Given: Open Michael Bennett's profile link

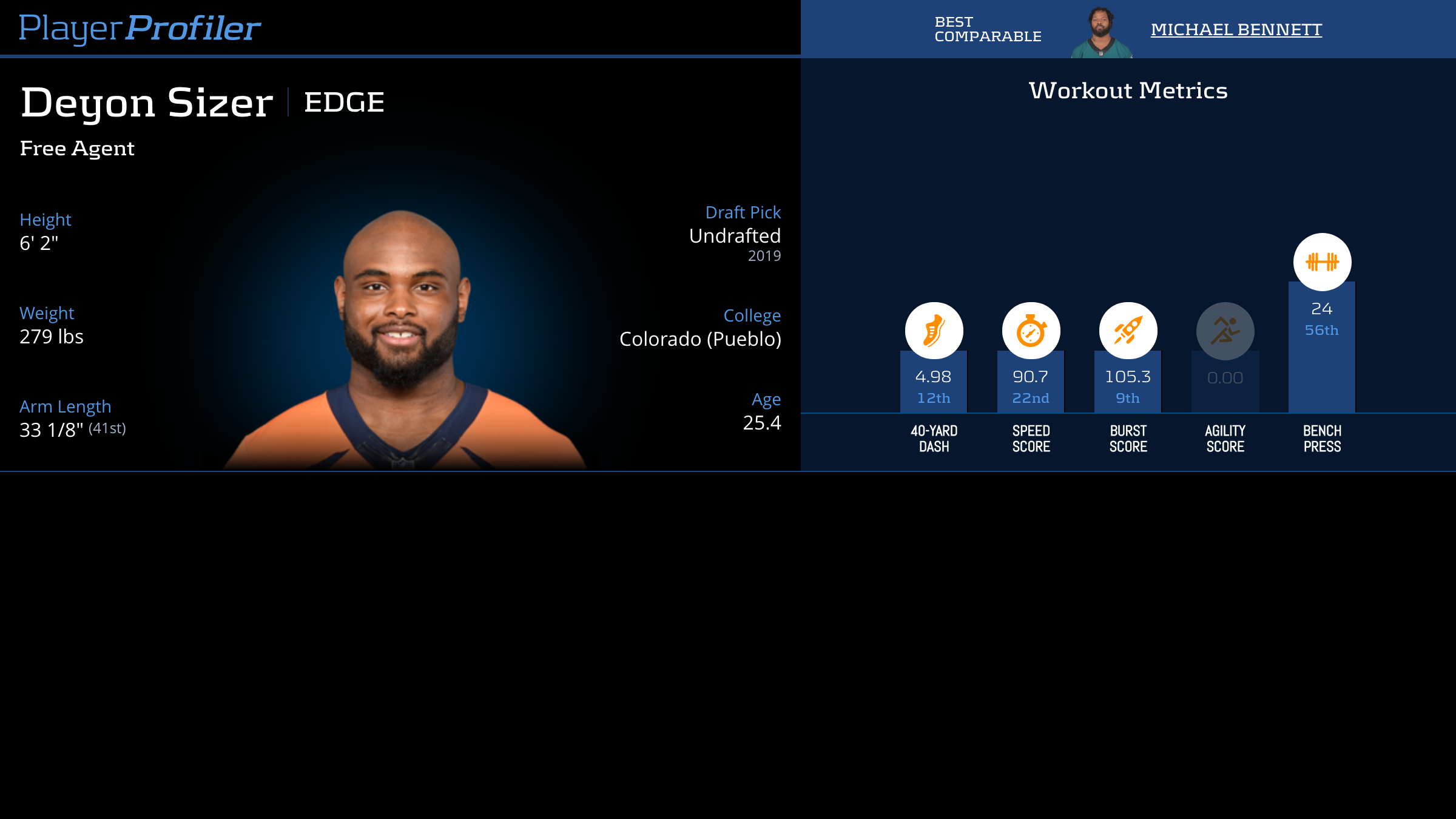Looking at the screenshot, I should coord(1236,30).
